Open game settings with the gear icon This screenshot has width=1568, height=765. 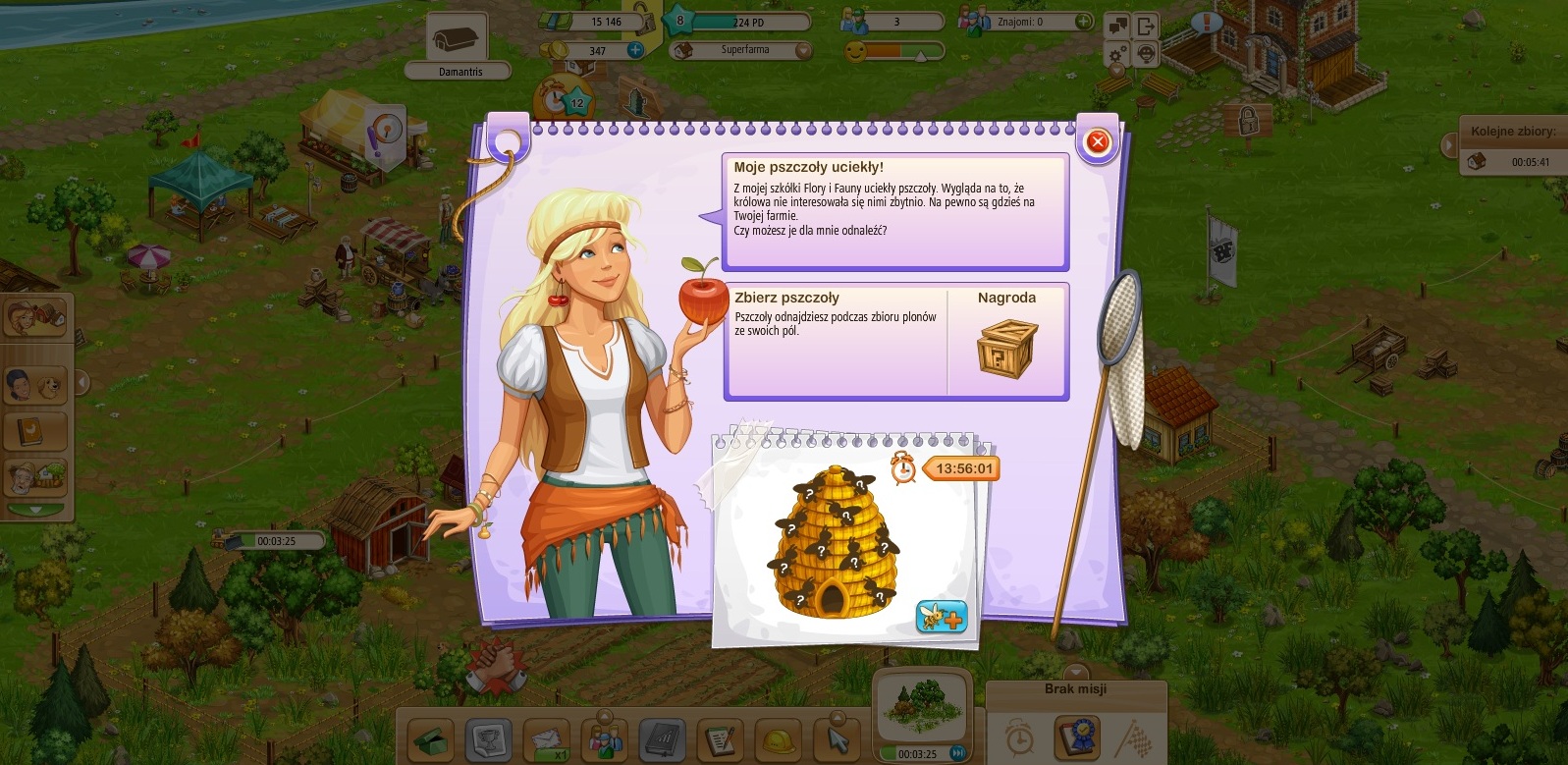coord(1117,54)
